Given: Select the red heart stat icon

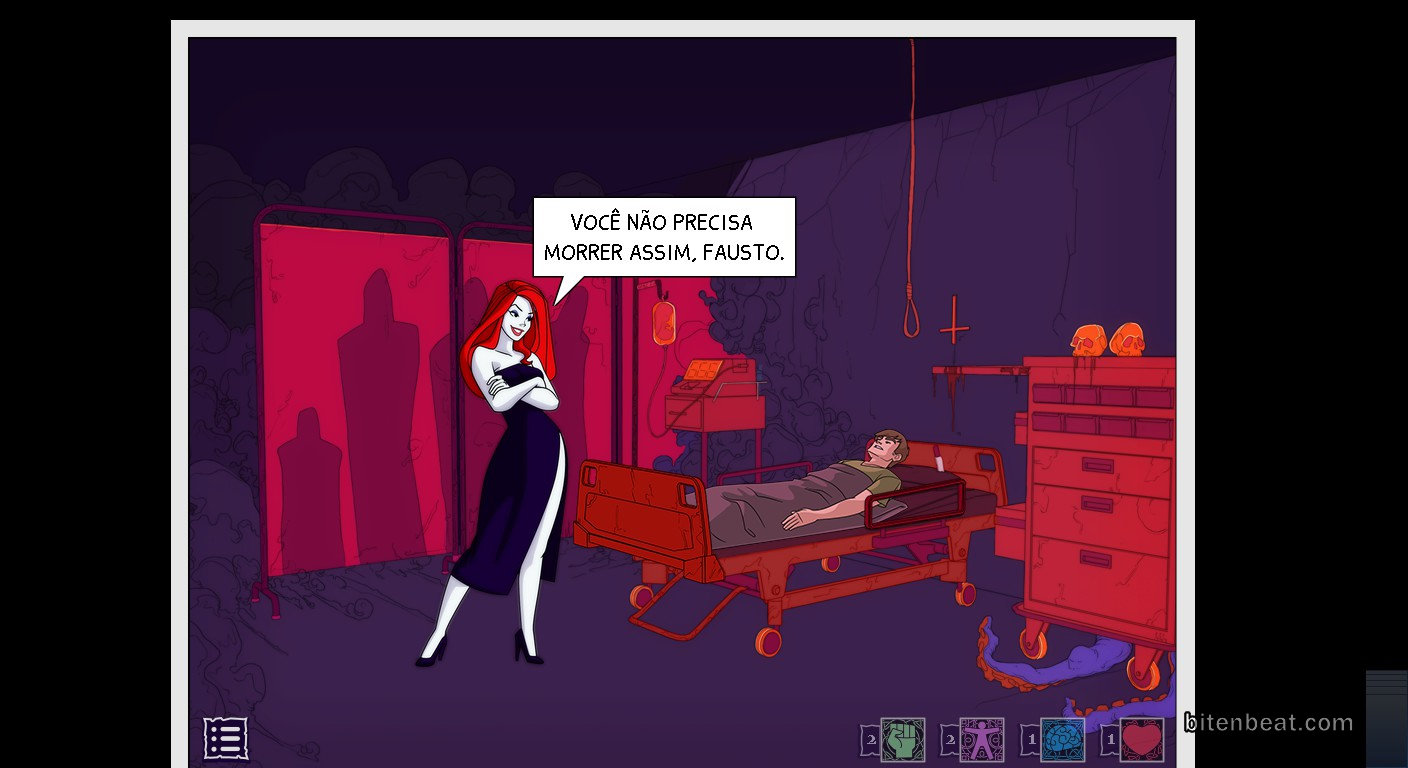Looking at the screenshot, I should click(x=1142, y=740).
